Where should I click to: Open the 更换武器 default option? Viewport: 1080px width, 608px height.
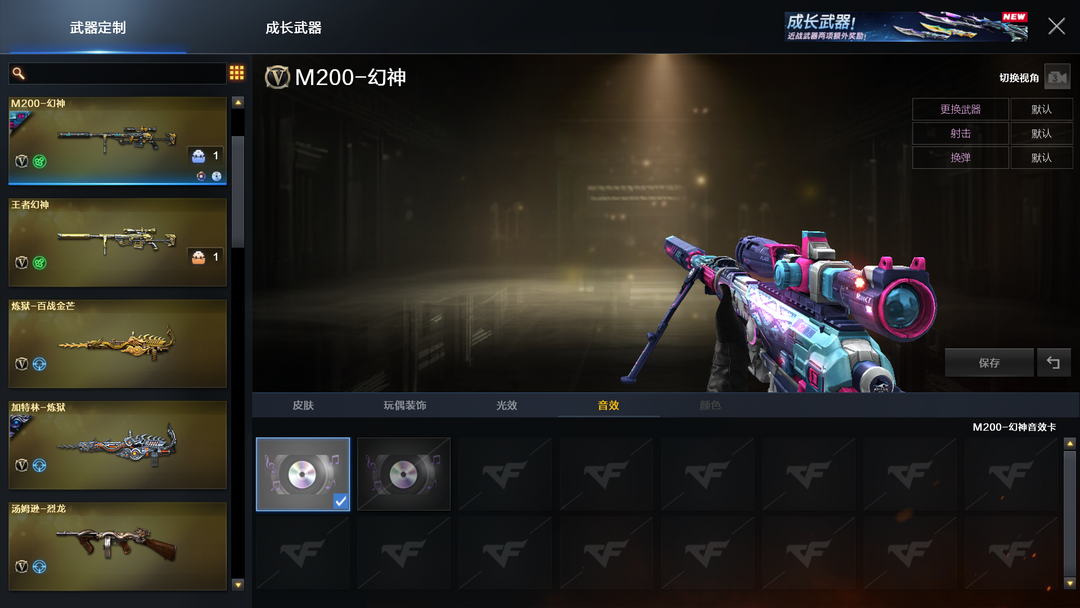[x=1041, y=109]
